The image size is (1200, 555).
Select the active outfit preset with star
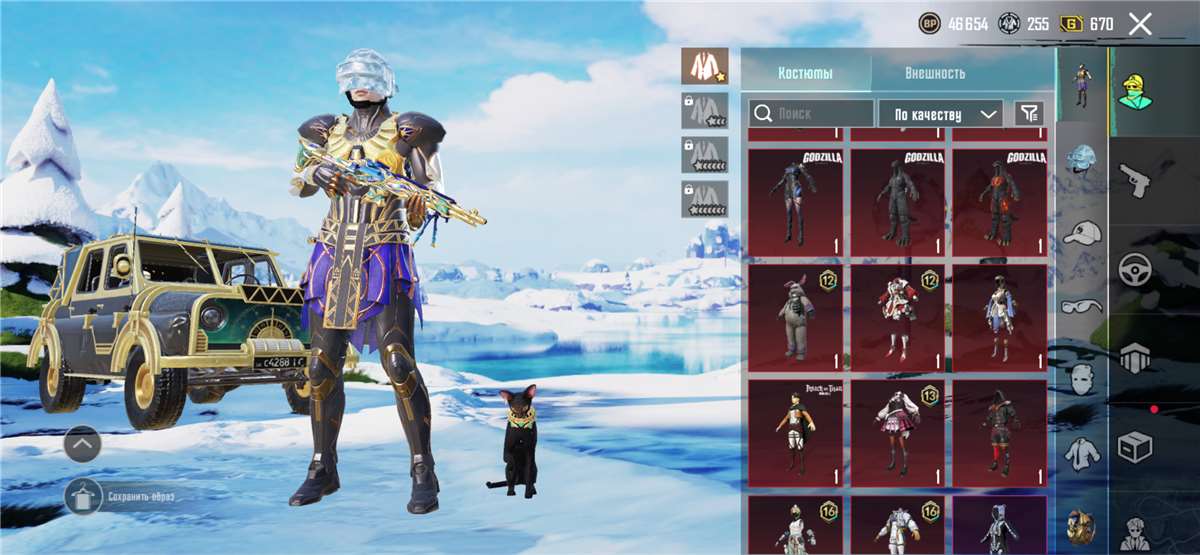point(704,66)
